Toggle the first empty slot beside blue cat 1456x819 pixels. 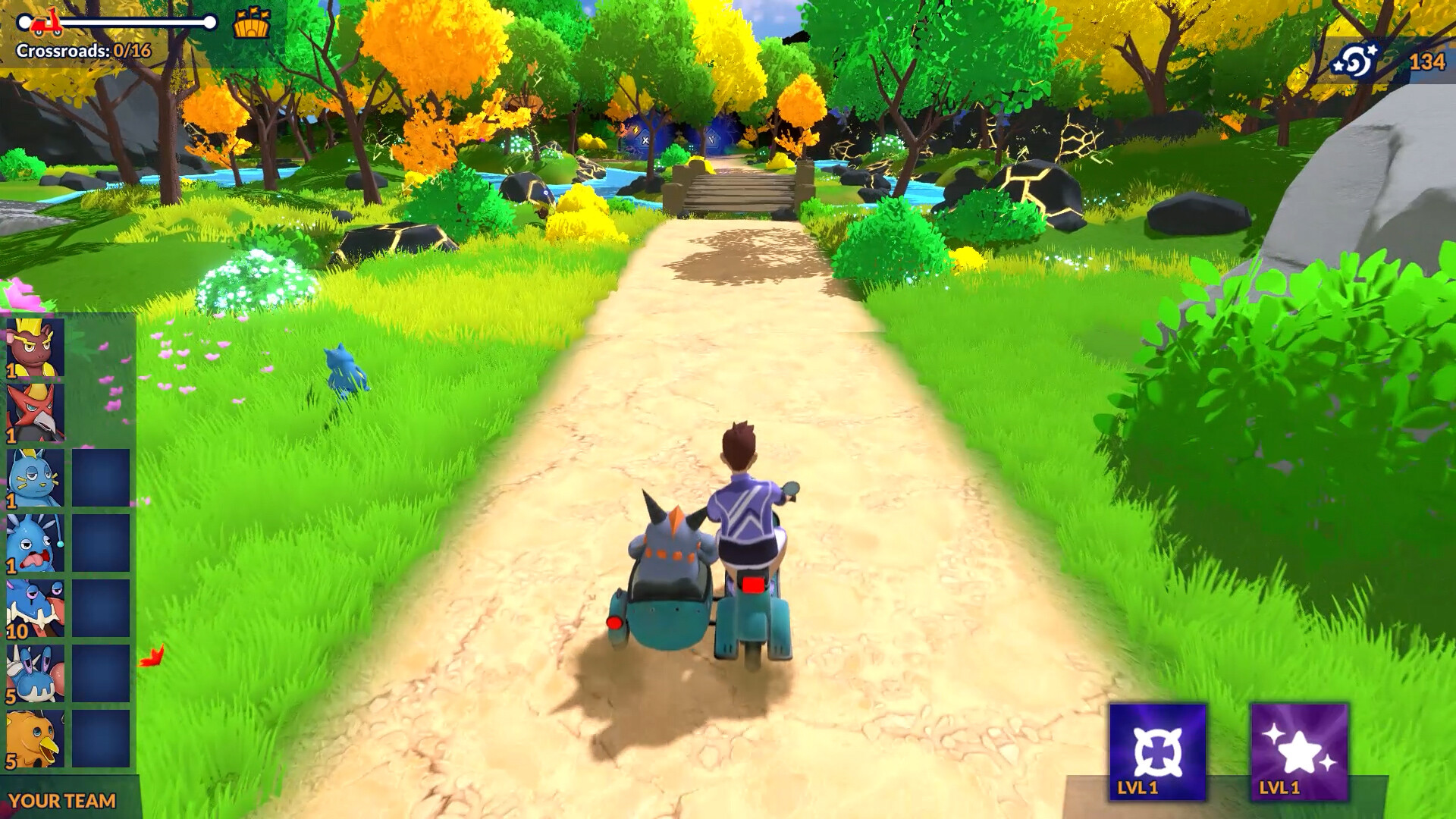point(99,478)
